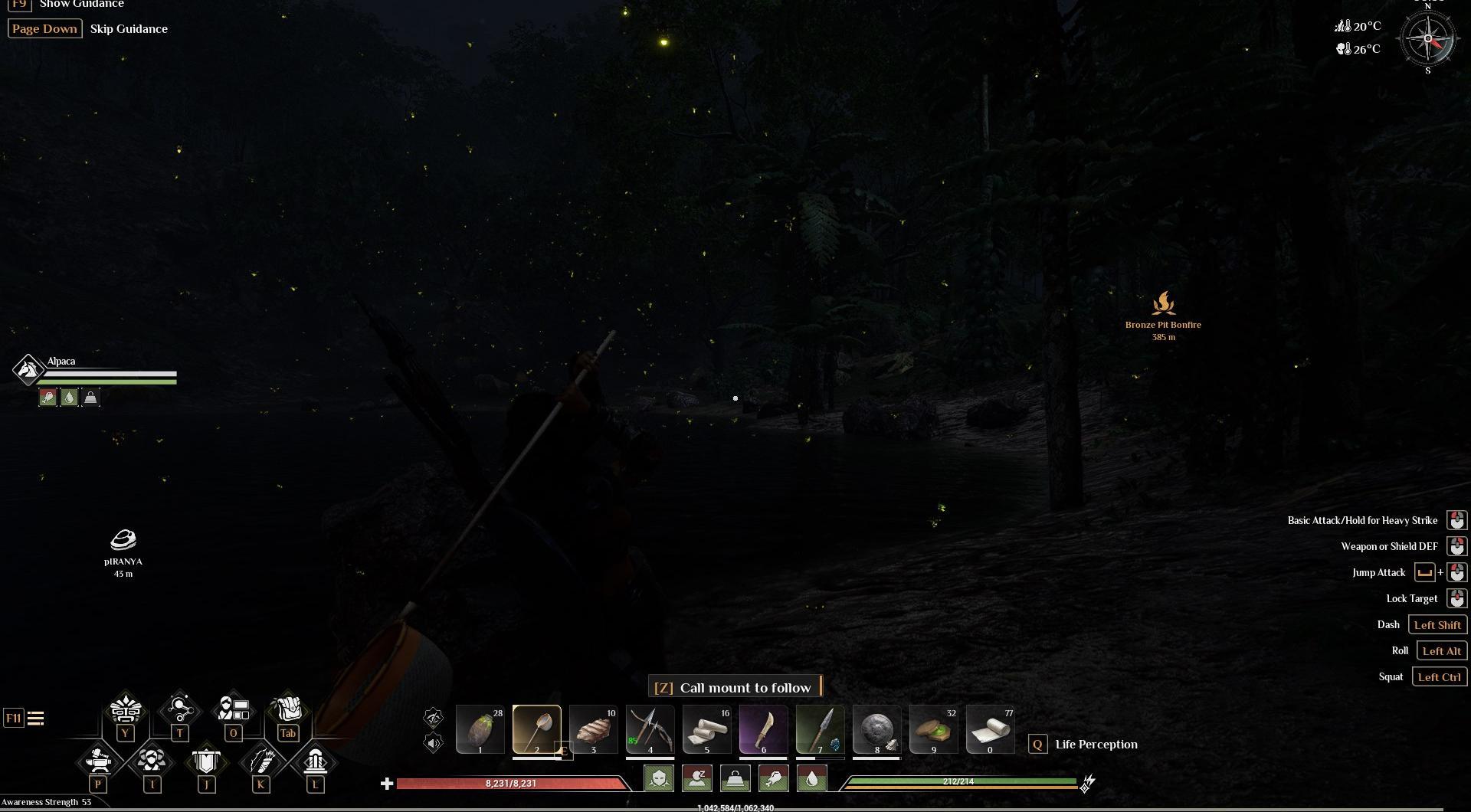This screenshot has height=812, width=1471.
Task: Open the tribal mask menu icon
Action: pos(126,709)
